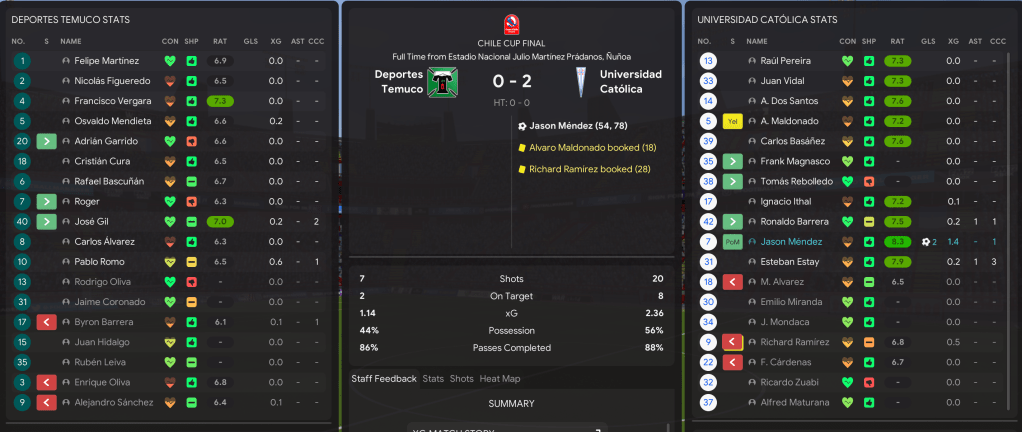Screen dimensions: 1022x432
Task: Open Francisco Vergara's player row
Action: 111,101
